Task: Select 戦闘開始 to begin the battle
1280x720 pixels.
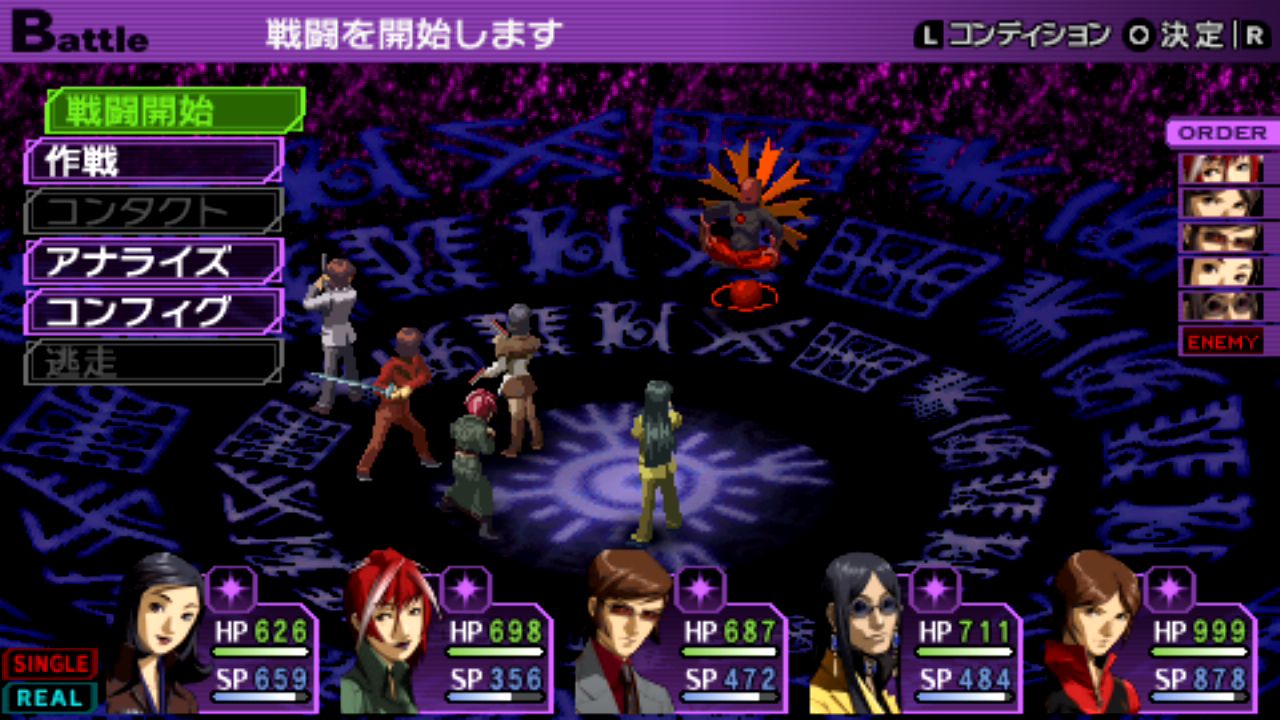Action: tap(172, 111)
